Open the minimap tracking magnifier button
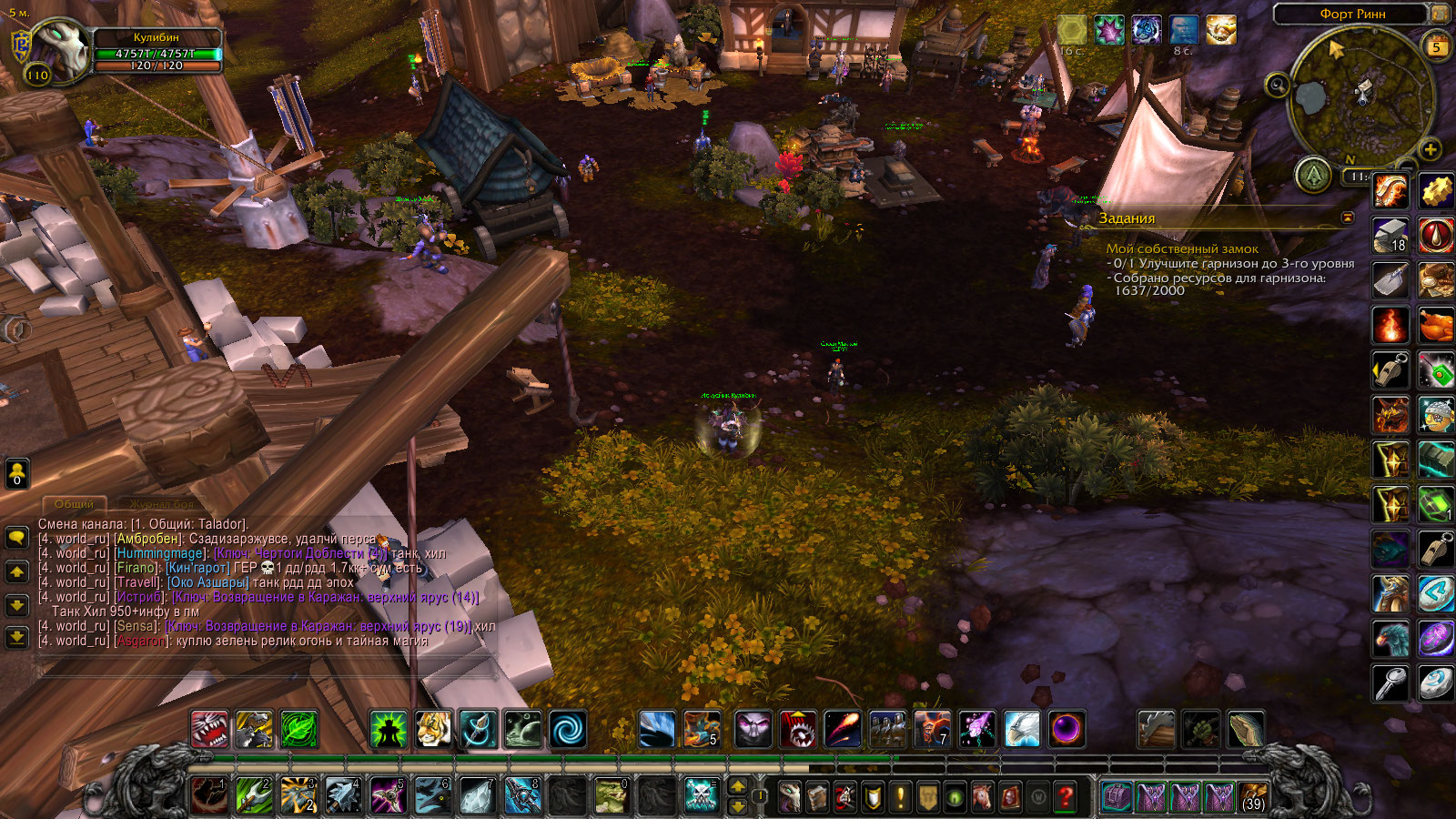 (x=1278, y=86)
